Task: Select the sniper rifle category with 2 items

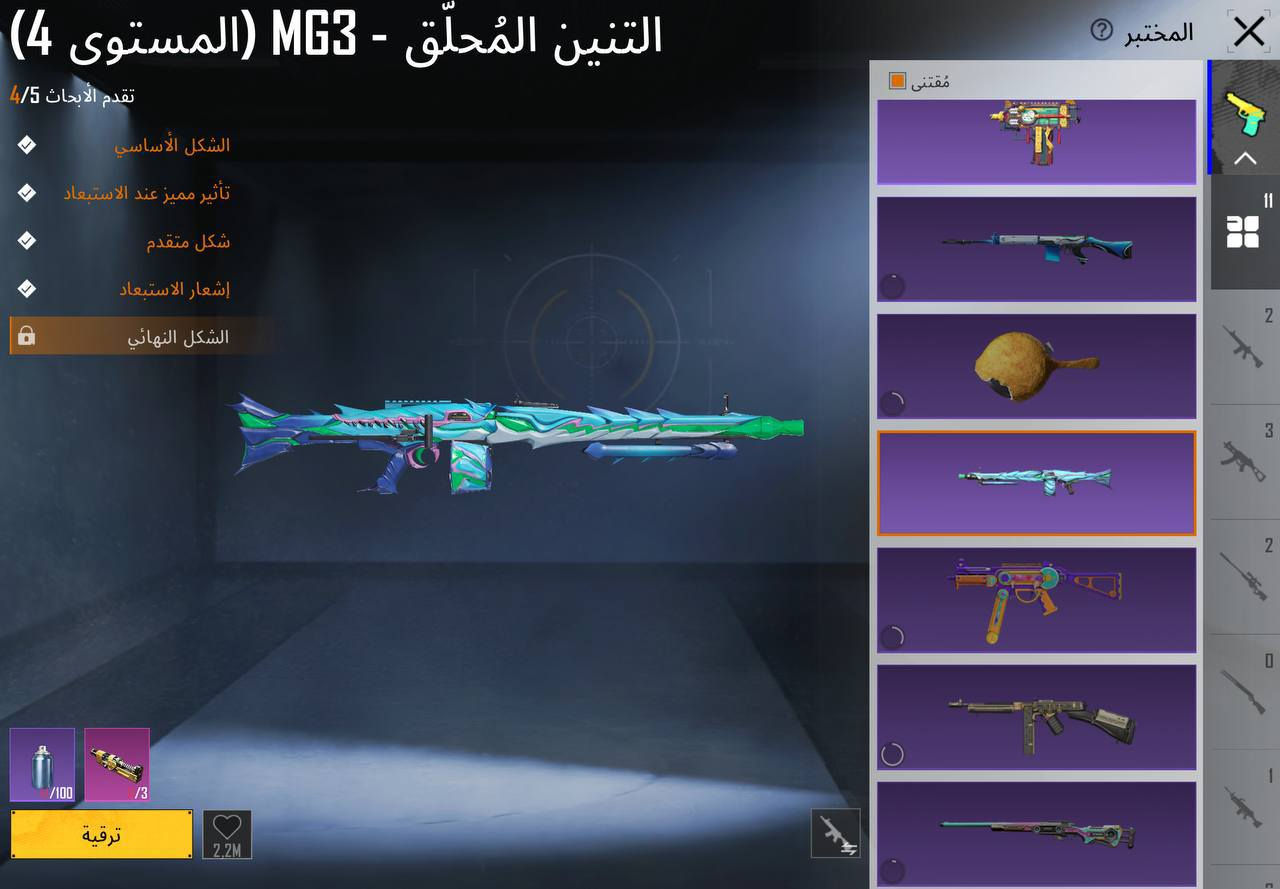Action: pyautogui.click(x=1244, y=575)
